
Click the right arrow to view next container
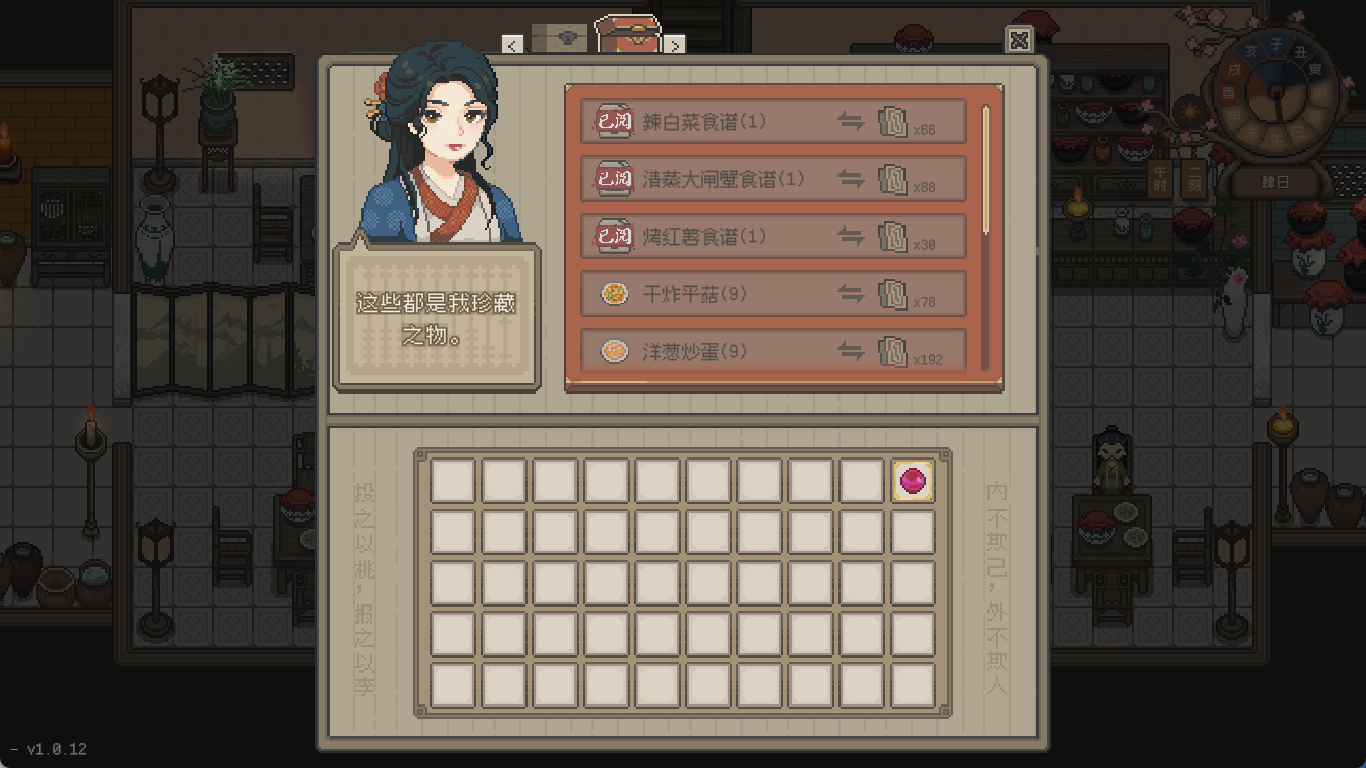tap(676, 45)
